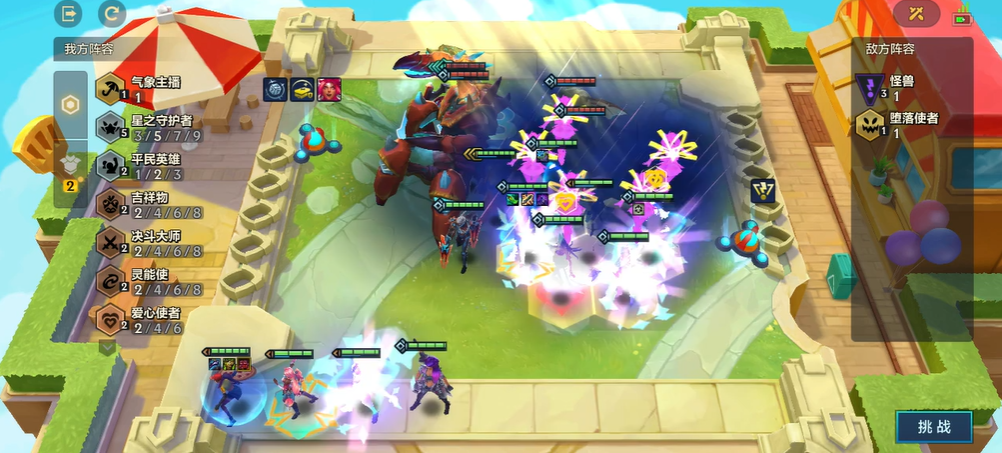
Task: Inspect the yellow-capped item icon beside the portrait
Action: tap(302, 89)
